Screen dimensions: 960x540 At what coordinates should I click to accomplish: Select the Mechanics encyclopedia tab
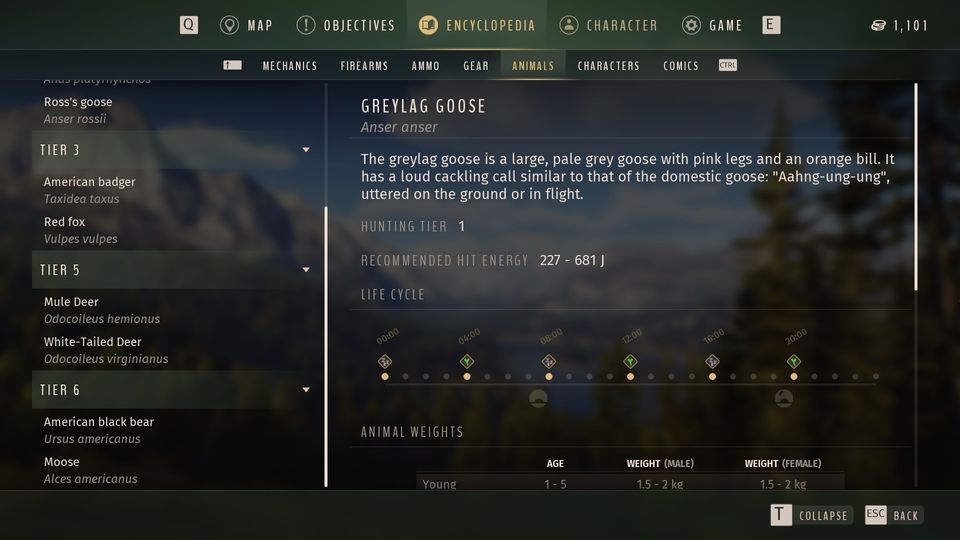290,66
